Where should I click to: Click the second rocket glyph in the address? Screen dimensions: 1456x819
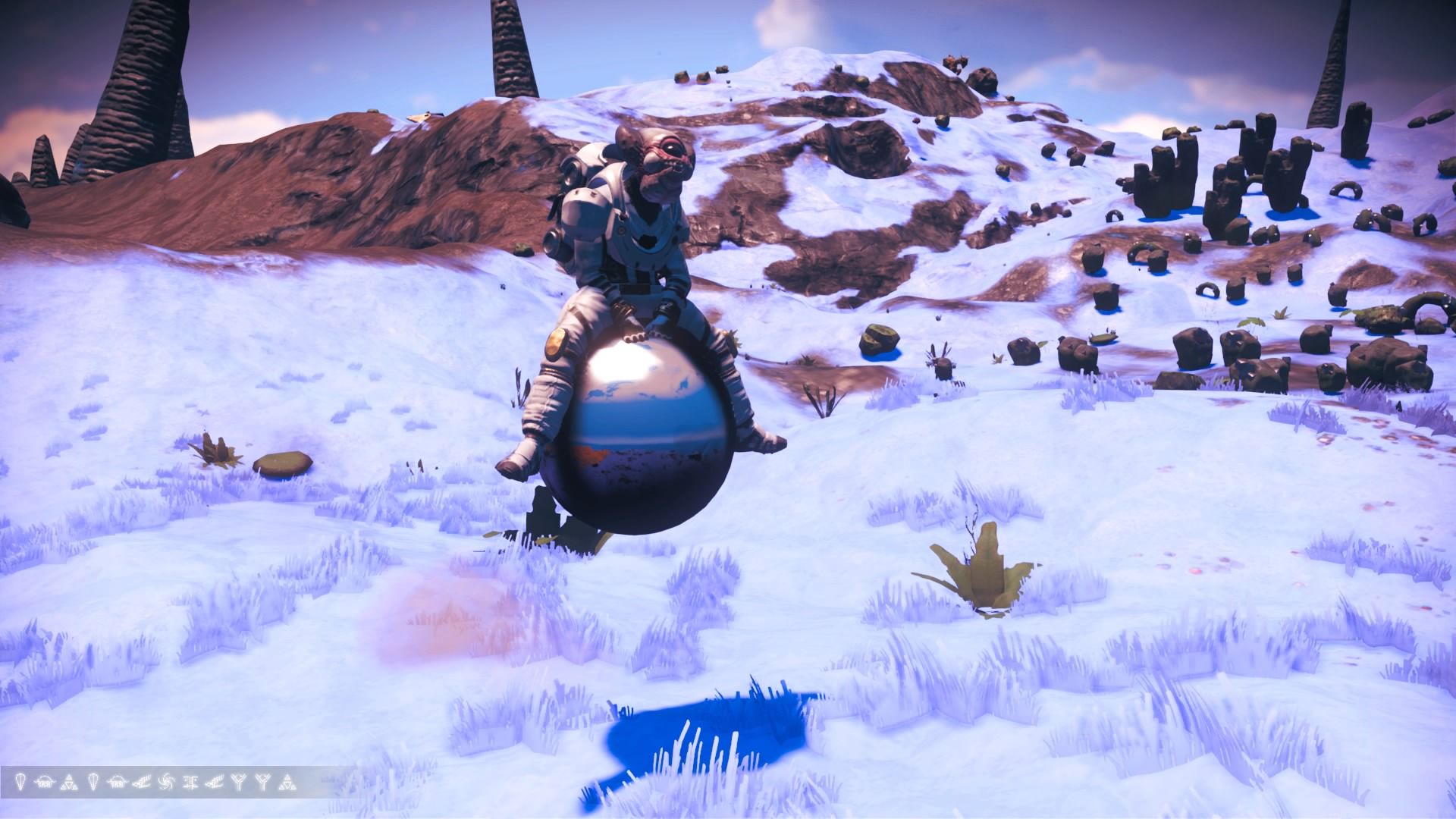click(93, 781)
